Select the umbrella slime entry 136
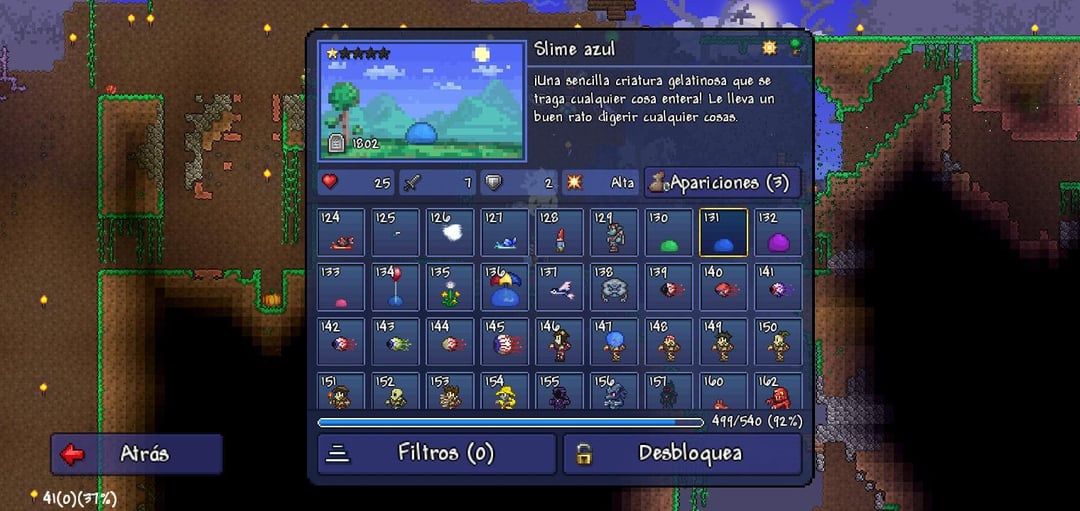This screenshot has height=511, width=1080. [x=505, y=288]
